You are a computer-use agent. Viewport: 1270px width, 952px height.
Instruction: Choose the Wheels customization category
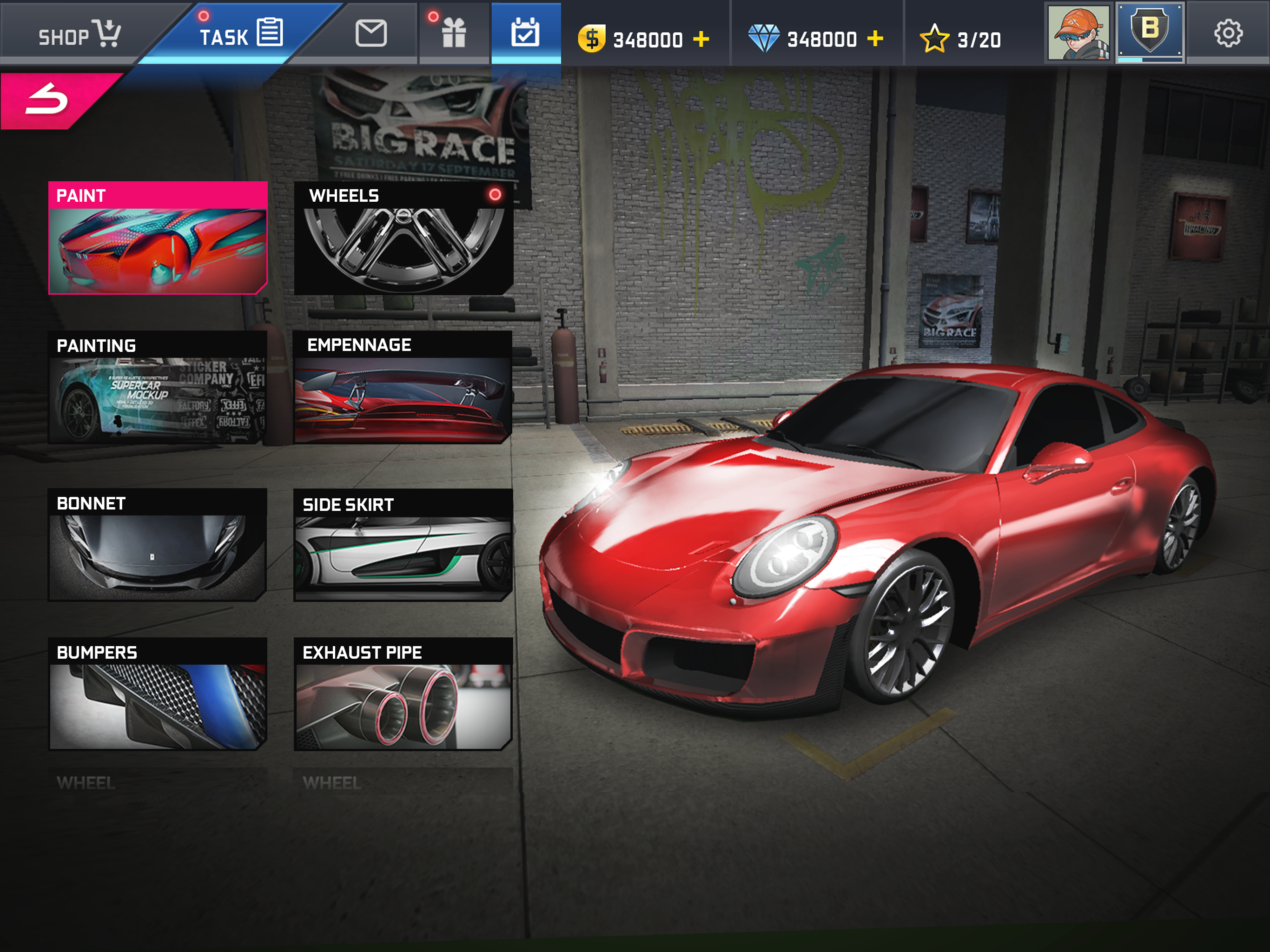point(403,238)
